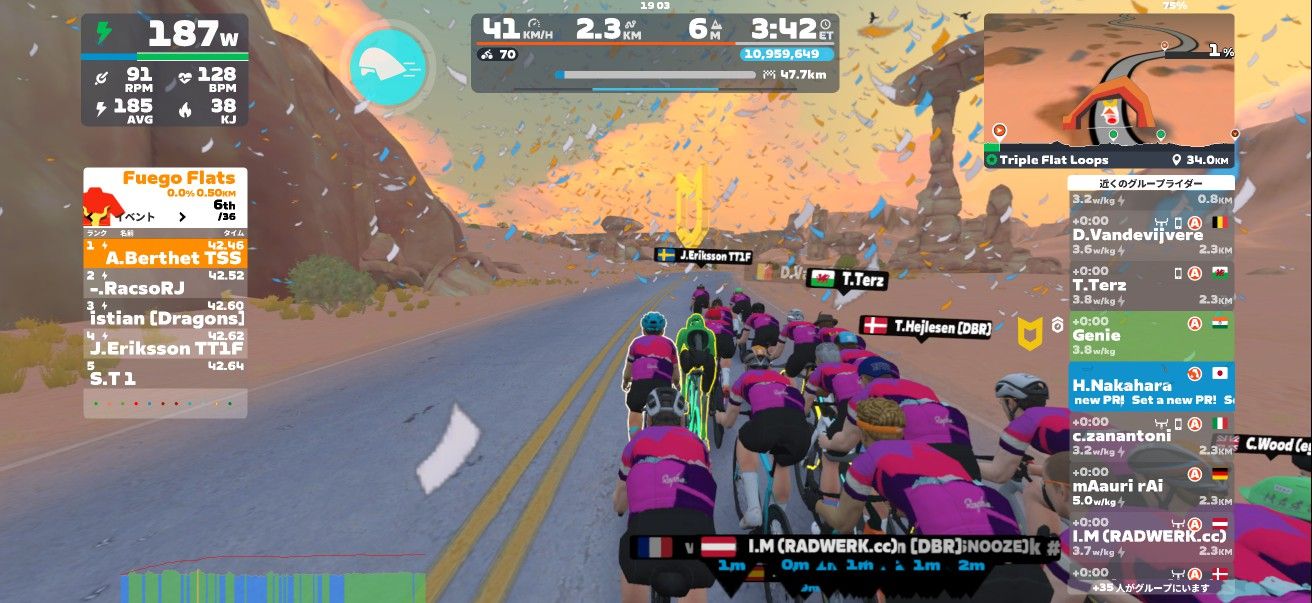Screen dimensions: 1312x603
Task: Select D.Vandevijvere in the nearby riders list
Action: coord(1150,228)
